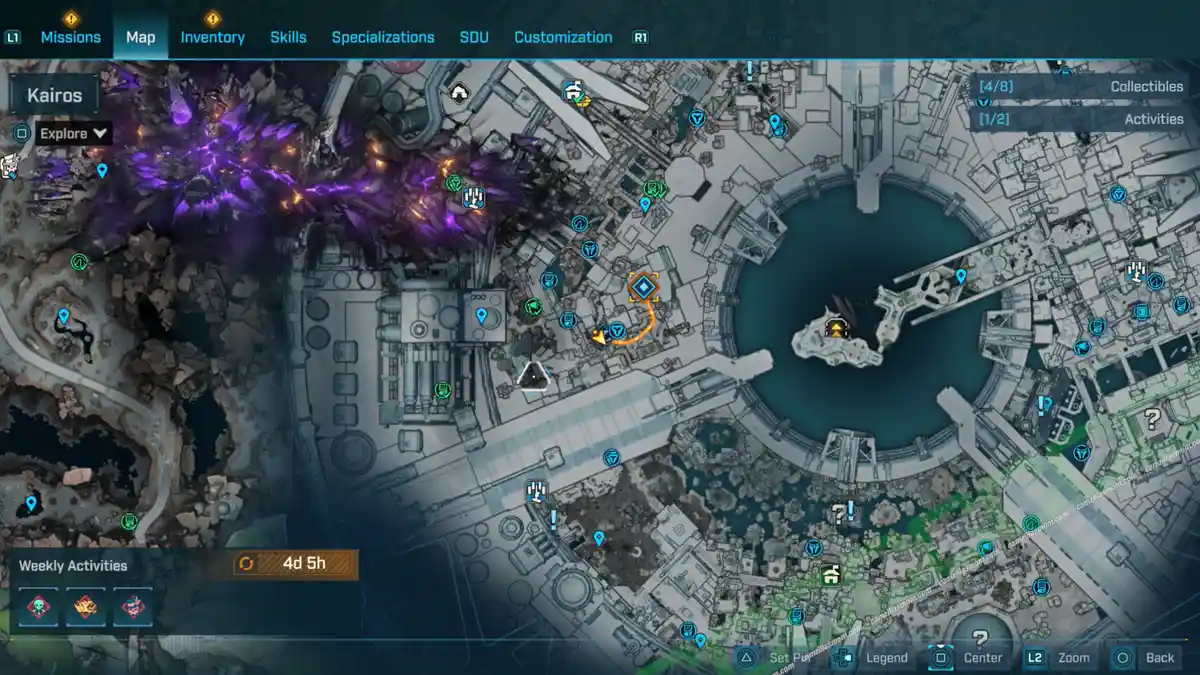Expand the Explore dropdown
The height and width of the screenshot is (675, 1200).
click(x=75, y=133)
